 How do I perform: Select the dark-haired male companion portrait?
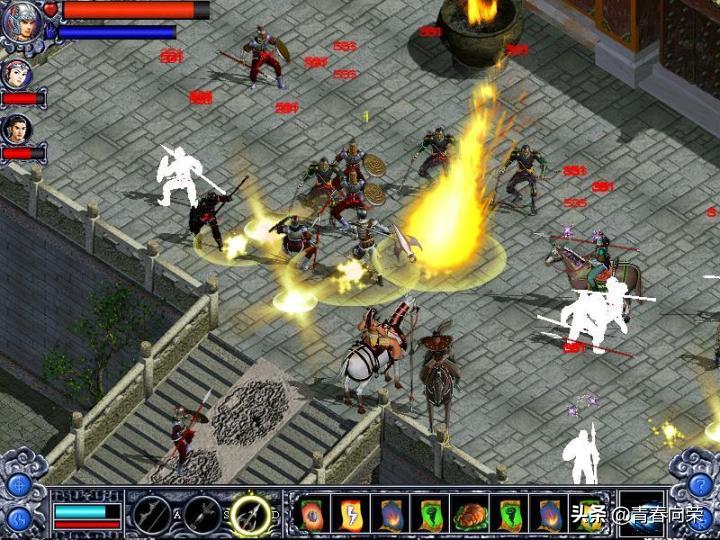[x=17, y=129]
